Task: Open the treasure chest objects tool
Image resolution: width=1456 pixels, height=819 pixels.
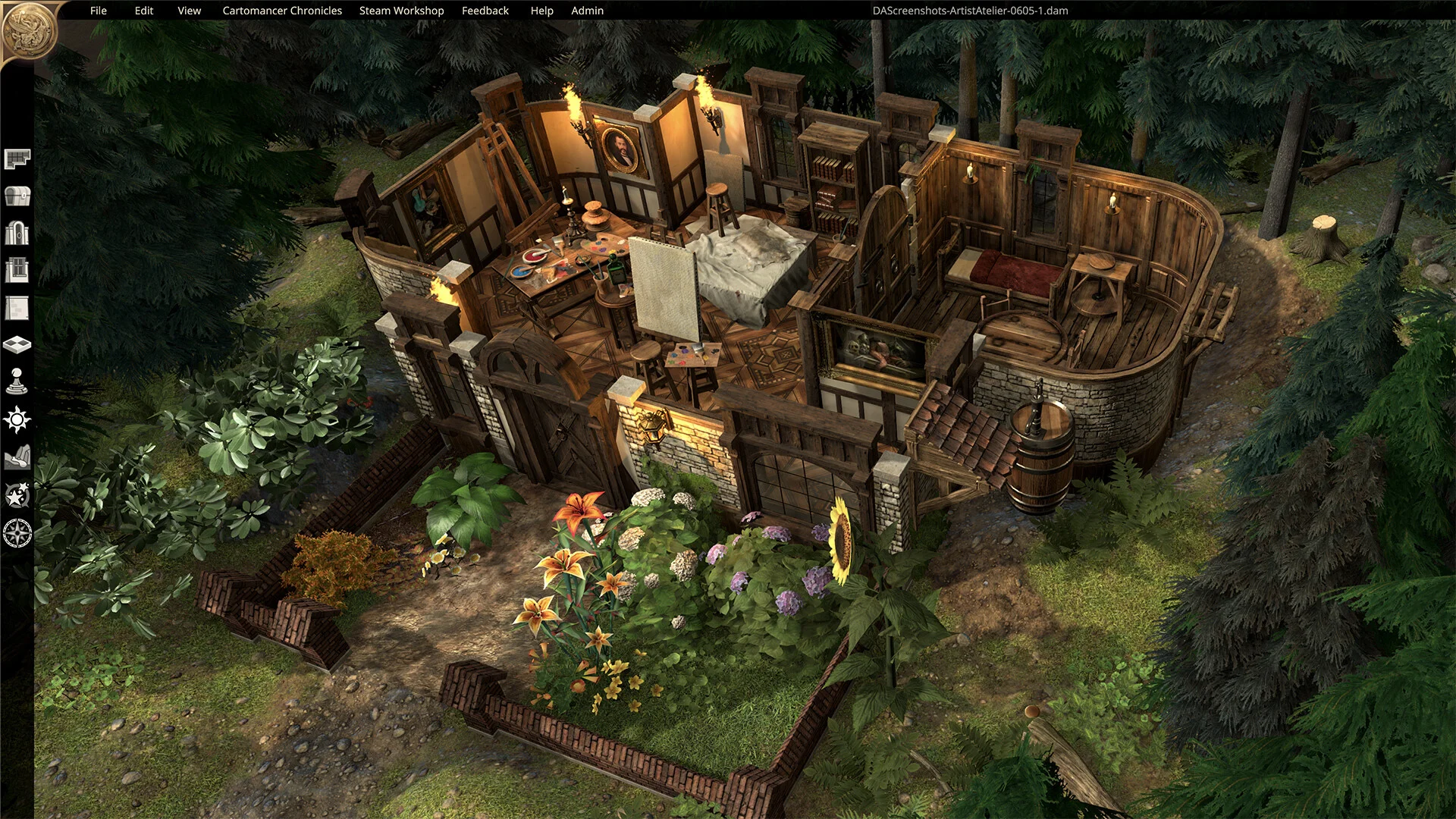Action: pos(17,196)
